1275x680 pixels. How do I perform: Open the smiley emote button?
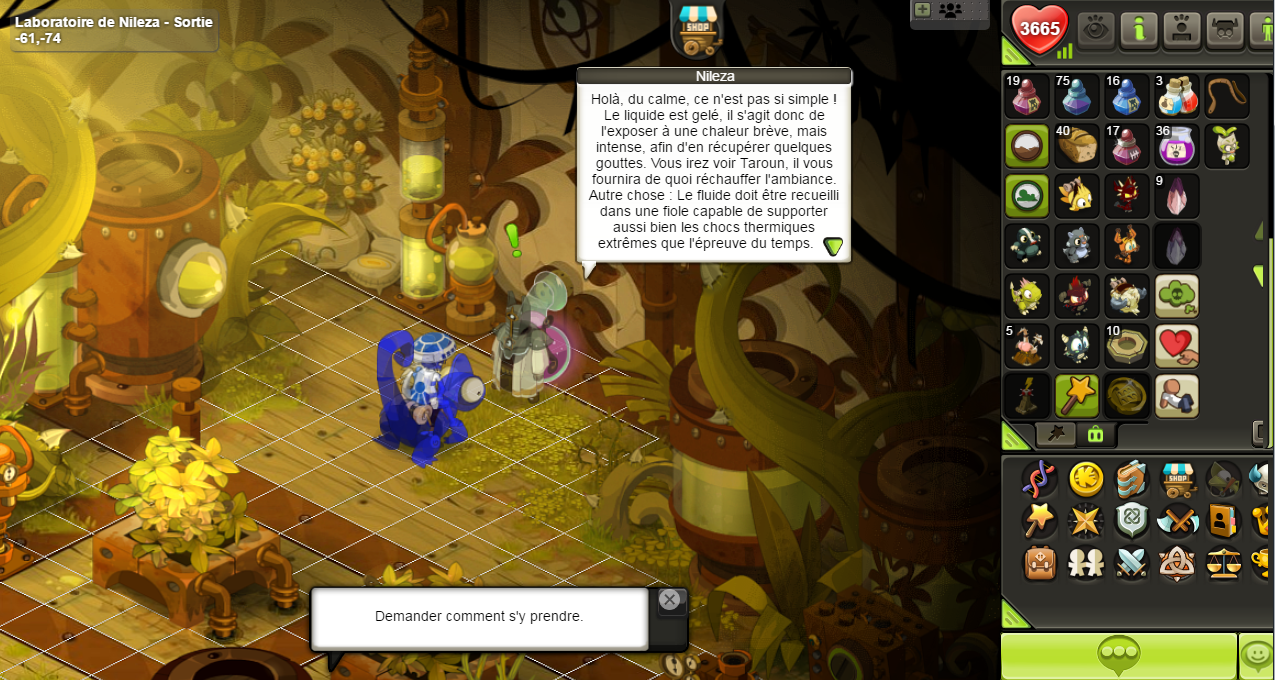point(1257,656)
